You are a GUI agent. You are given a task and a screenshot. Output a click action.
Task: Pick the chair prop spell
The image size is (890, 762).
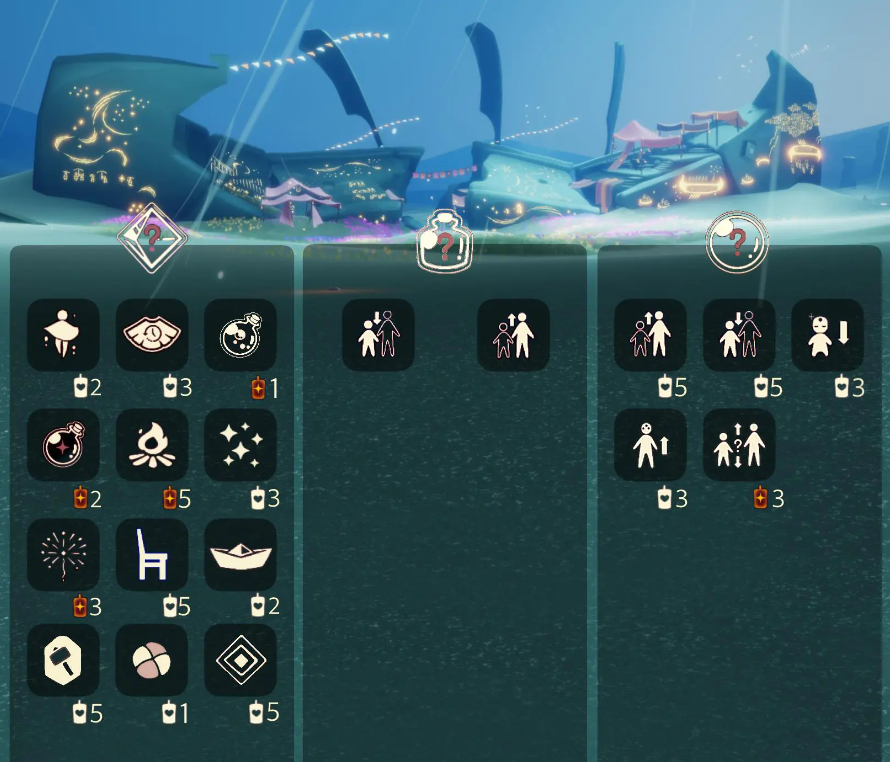click(x=152, y=553)
